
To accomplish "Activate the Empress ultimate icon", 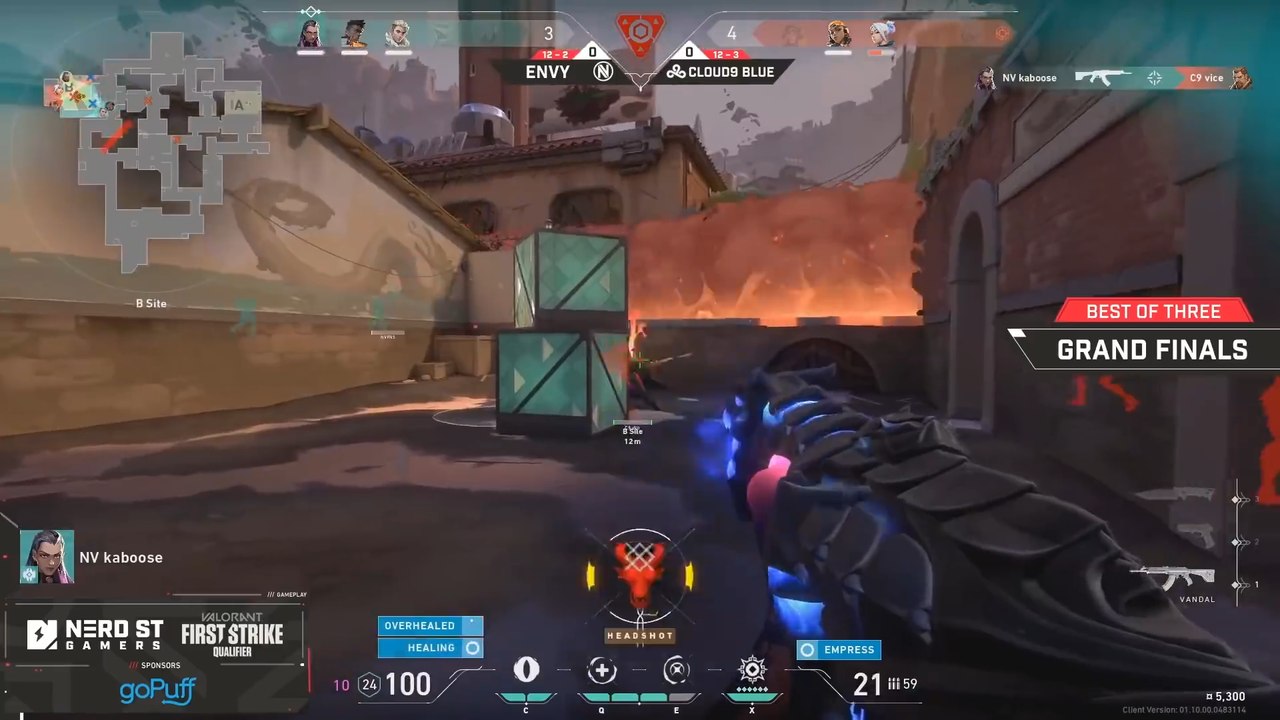I will (752, 669).
